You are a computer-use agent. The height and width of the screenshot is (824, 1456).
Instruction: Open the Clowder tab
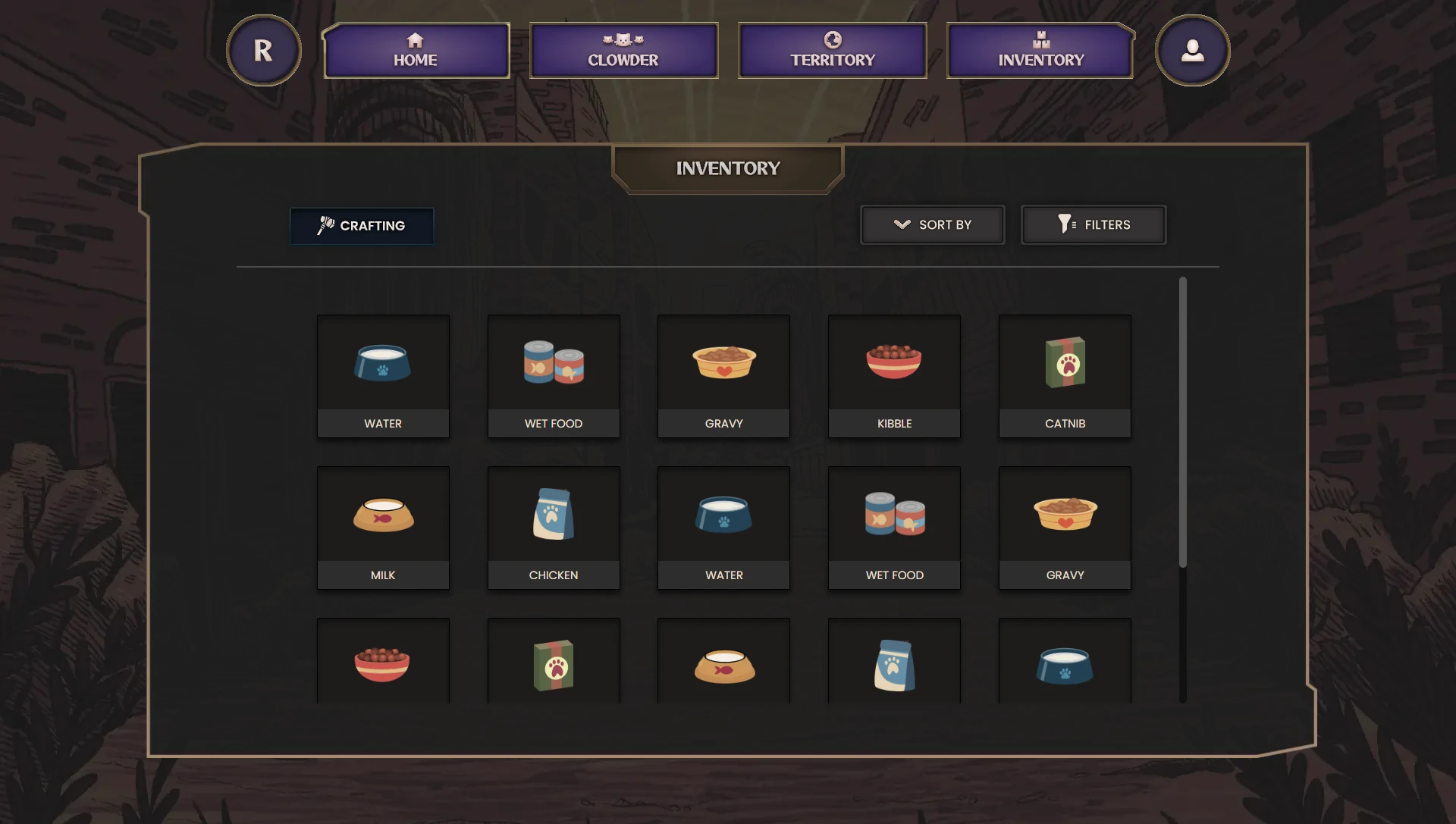tap(623, 51)
